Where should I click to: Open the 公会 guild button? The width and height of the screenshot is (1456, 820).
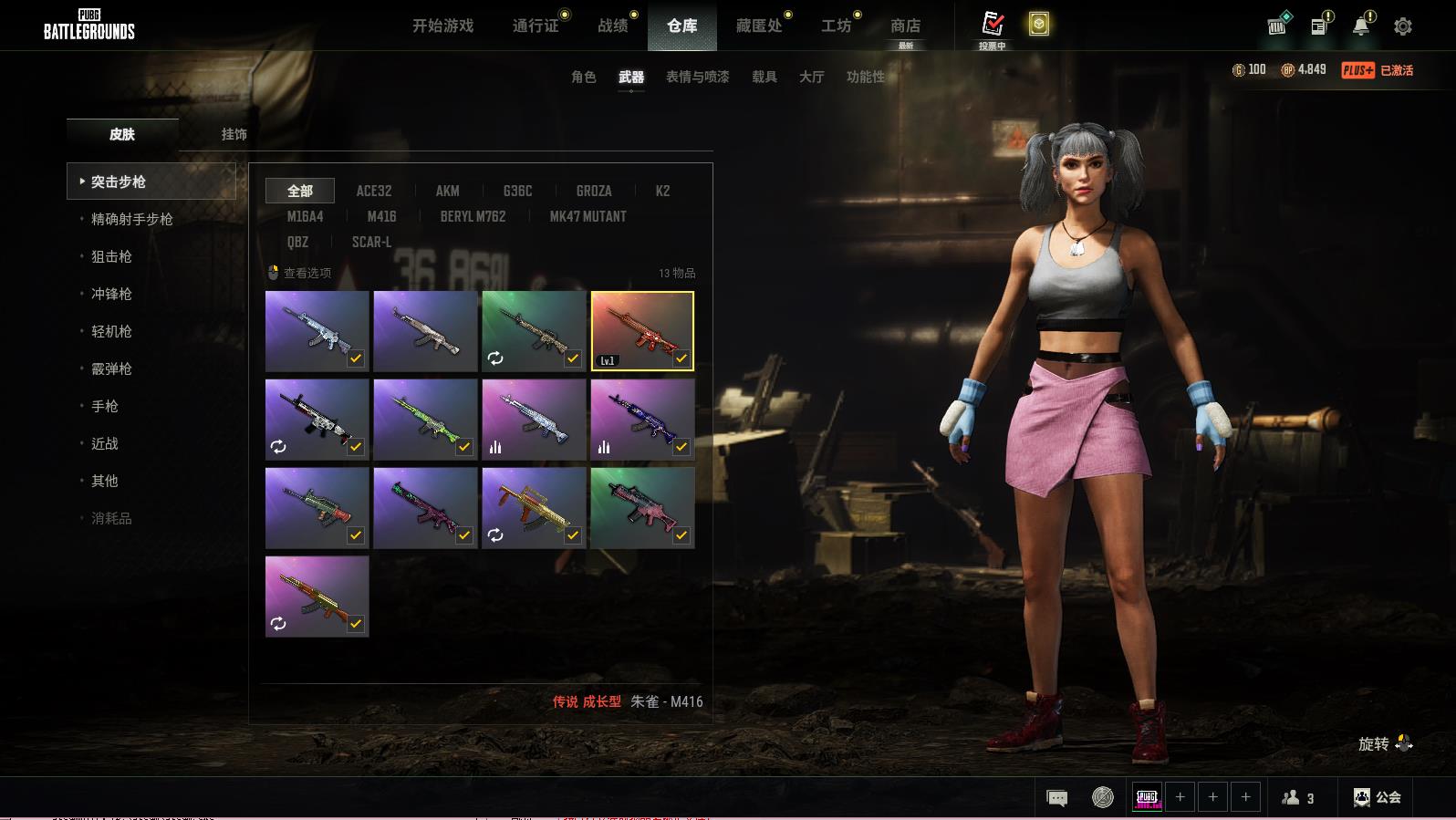coord(1378,797)
